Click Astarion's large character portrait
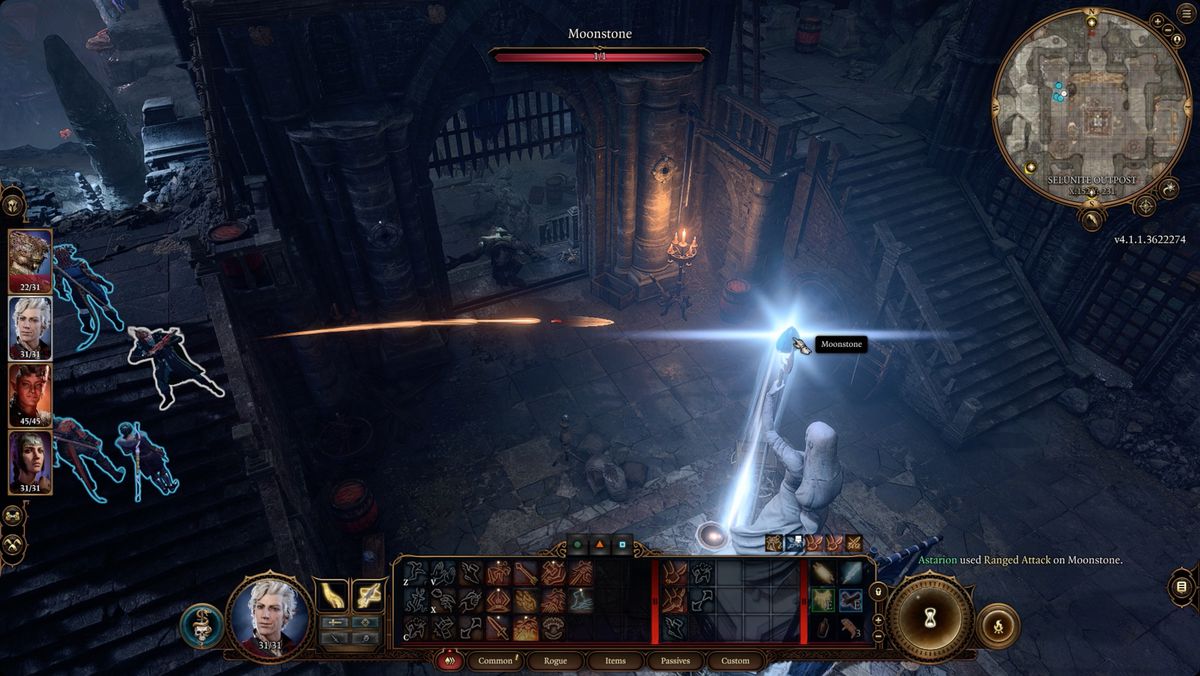 click(x=268, y=617)
